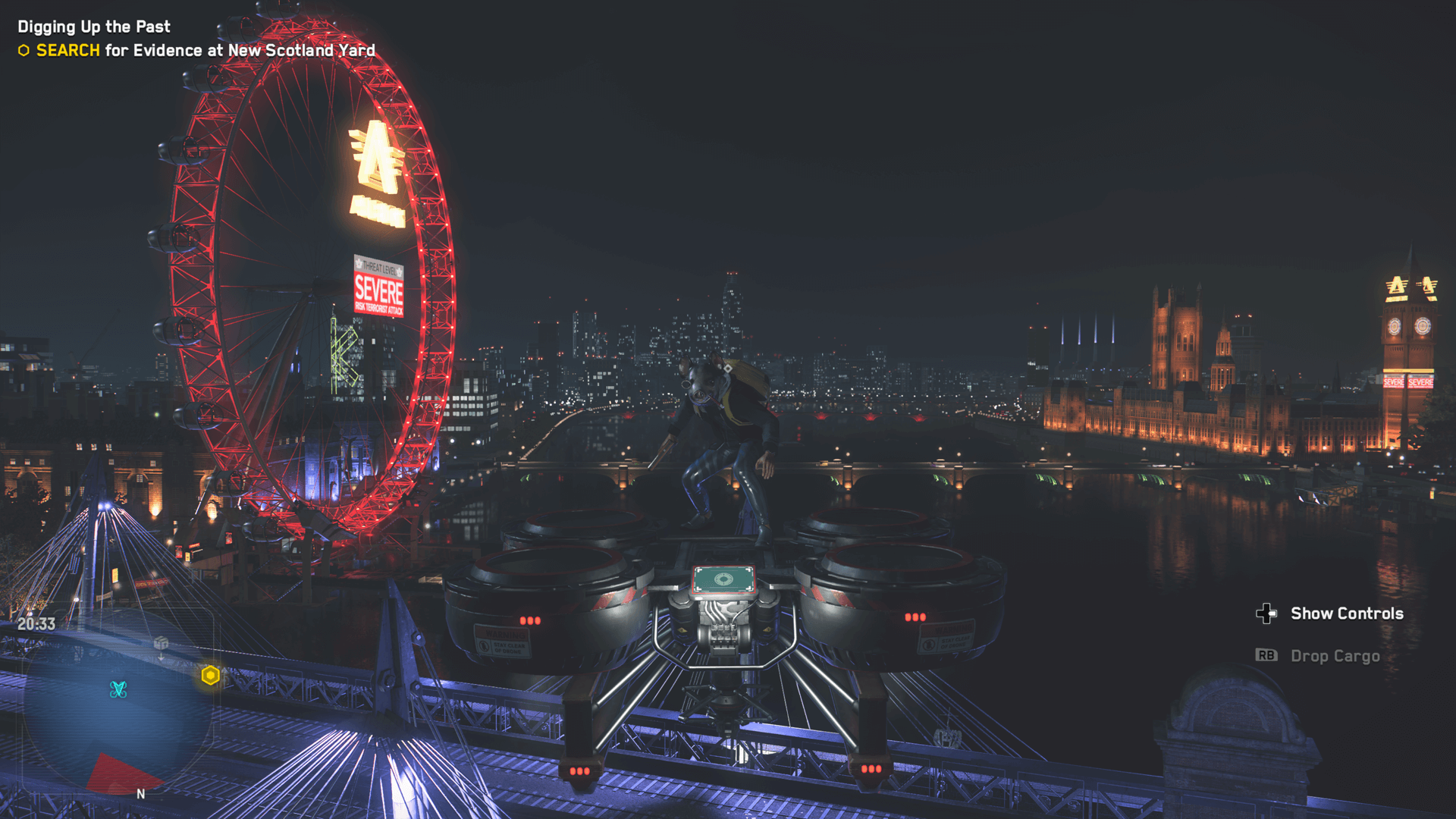The image size is (1456, 819).
Task: Click the RB controller button icon beside Drop Cargo
Action: 1265,656
